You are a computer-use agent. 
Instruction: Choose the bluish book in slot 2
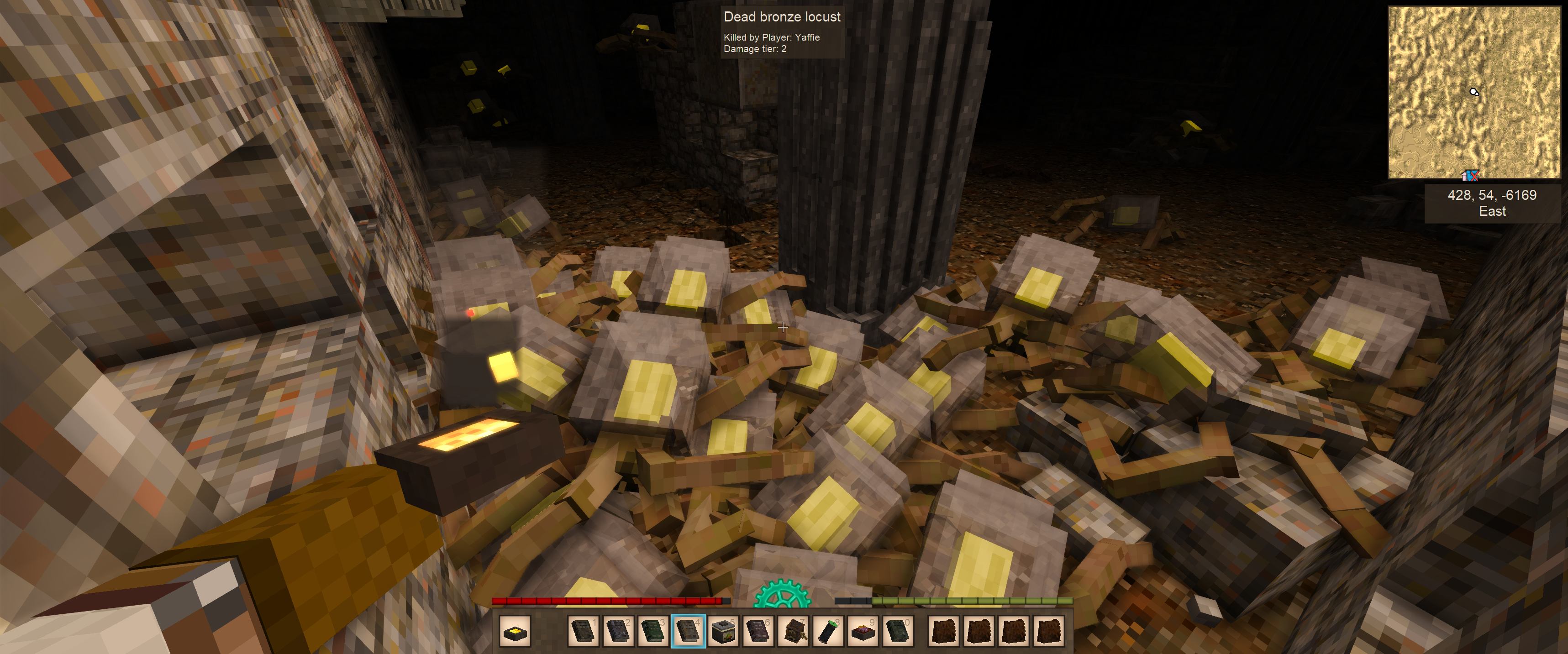coord(618,632)
